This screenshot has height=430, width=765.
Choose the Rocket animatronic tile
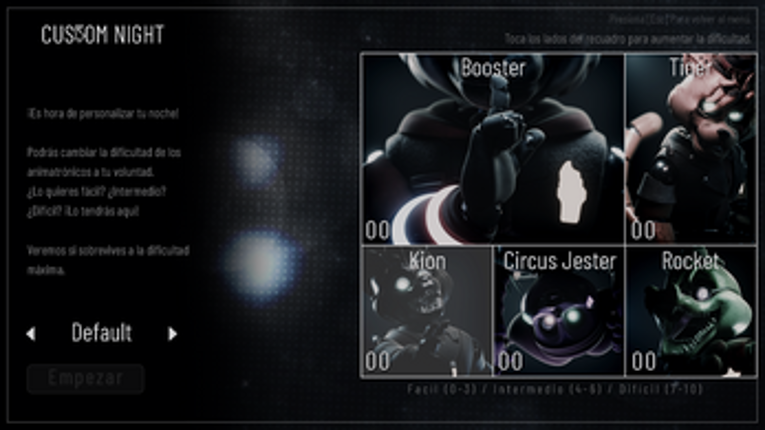691,311
